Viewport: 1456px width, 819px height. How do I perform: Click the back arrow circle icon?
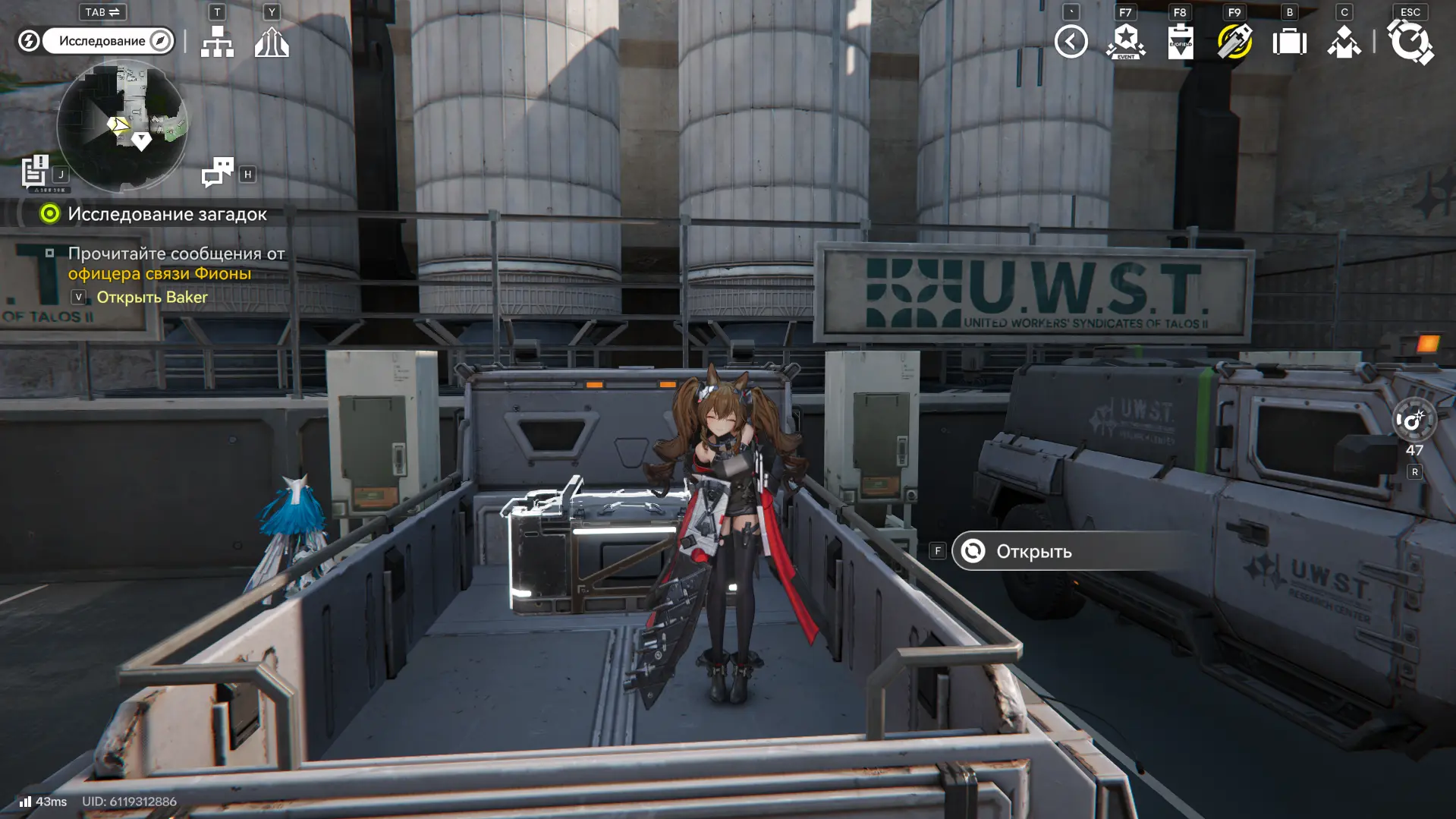click(1071, 42)
